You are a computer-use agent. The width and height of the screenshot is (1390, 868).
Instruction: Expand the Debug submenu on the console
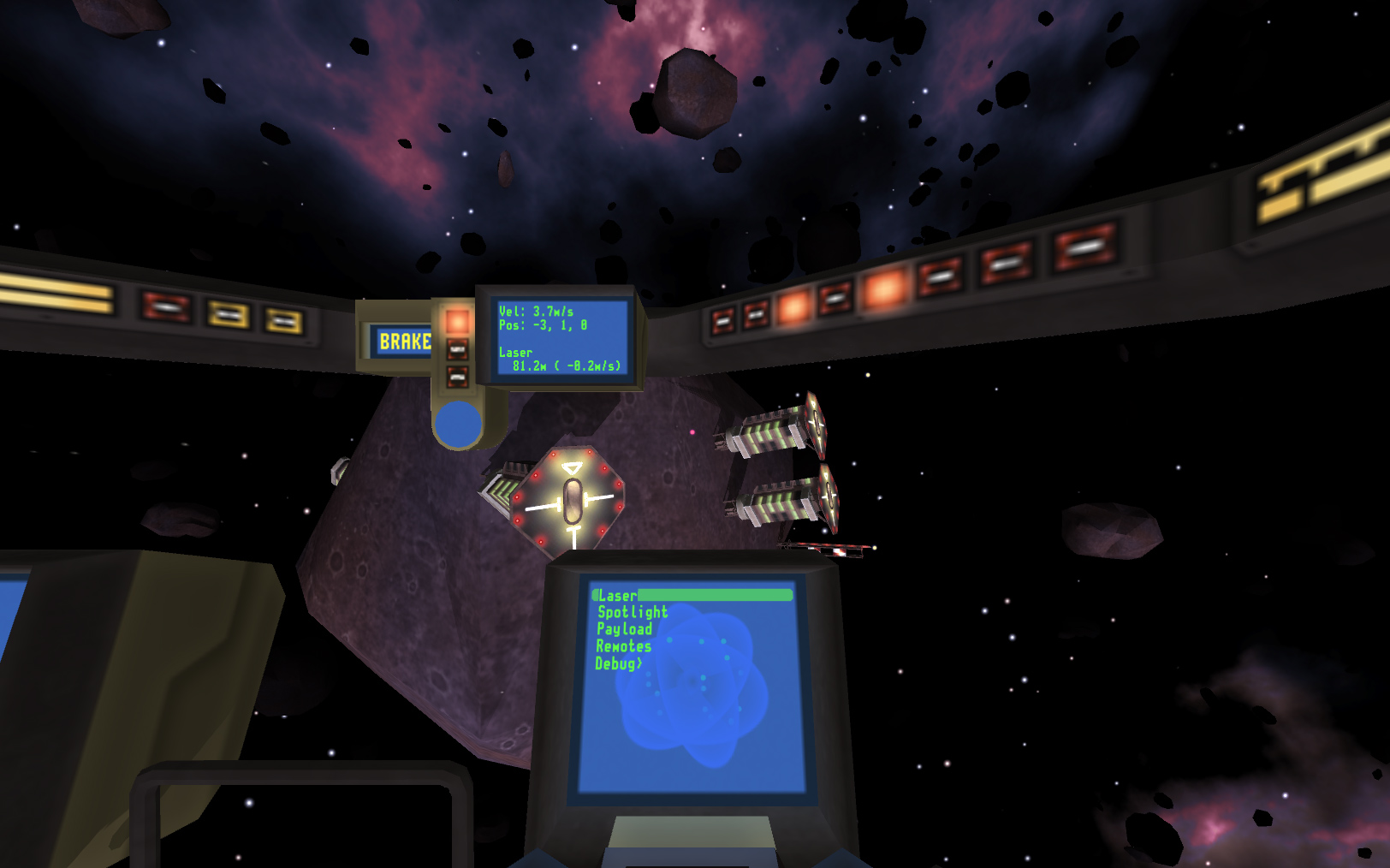618,663
